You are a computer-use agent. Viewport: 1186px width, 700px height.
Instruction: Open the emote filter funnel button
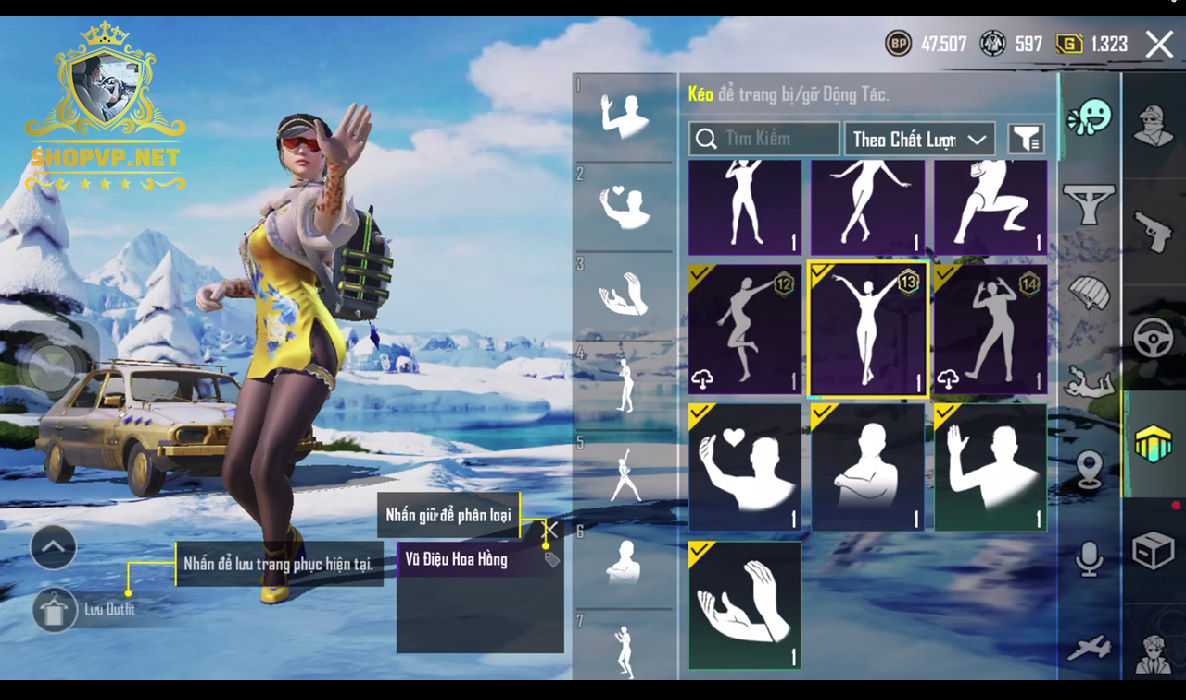click(x=1026, y=139)
